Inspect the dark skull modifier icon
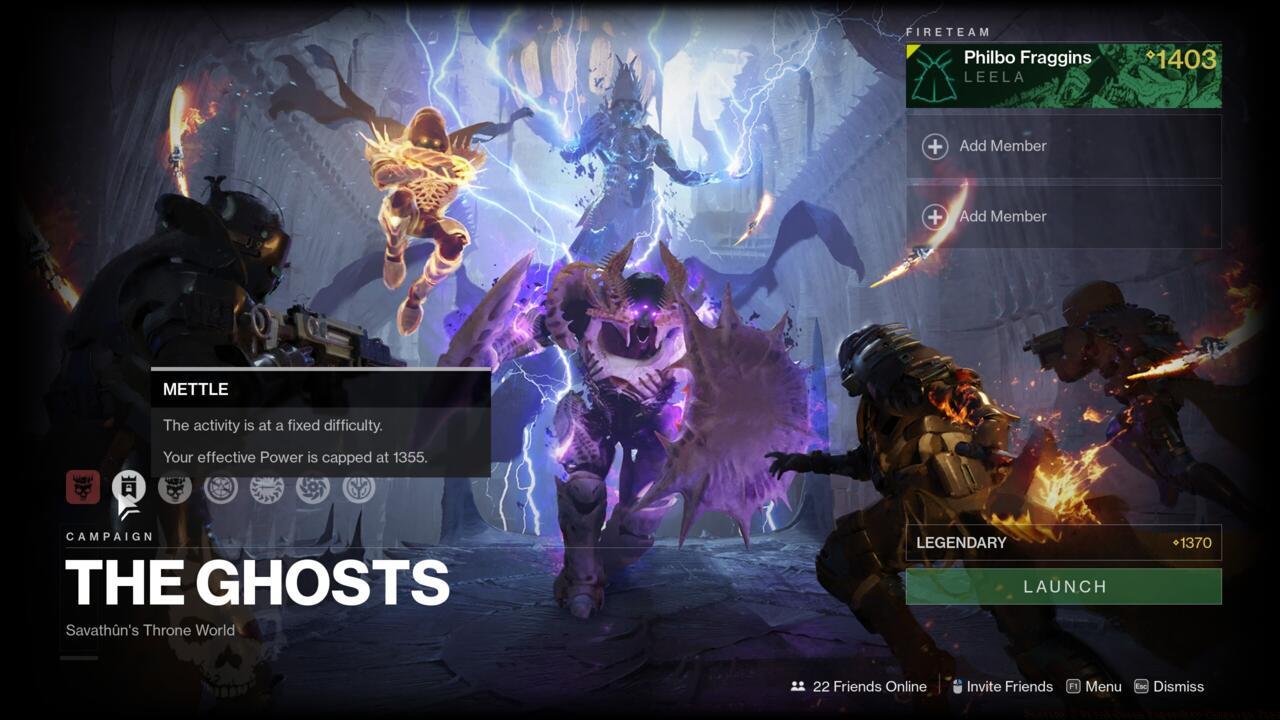Viewport: 1280px width, 720px height. point(176,489)
